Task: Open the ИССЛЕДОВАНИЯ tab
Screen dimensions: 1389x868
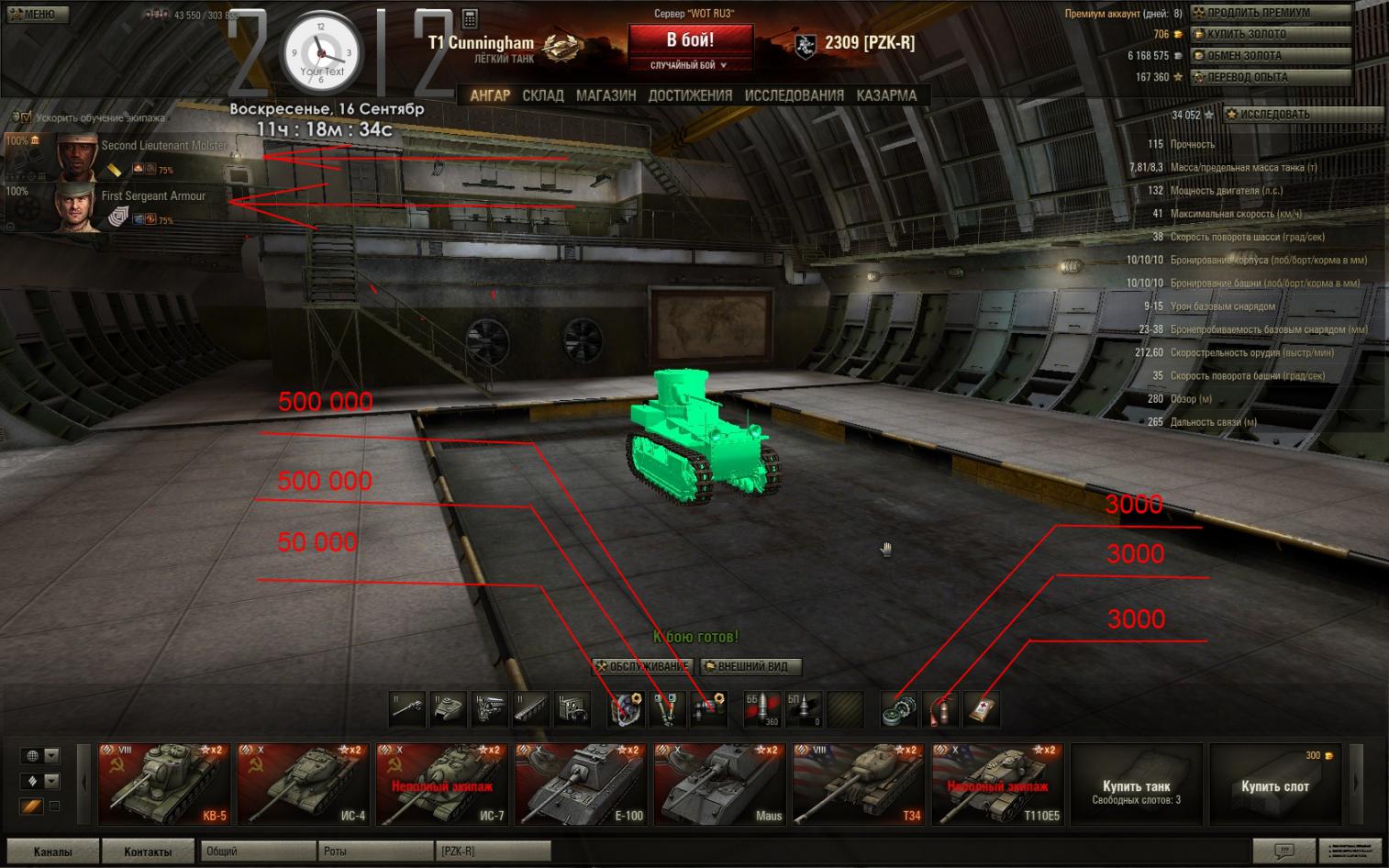Action: coord(794,95)
